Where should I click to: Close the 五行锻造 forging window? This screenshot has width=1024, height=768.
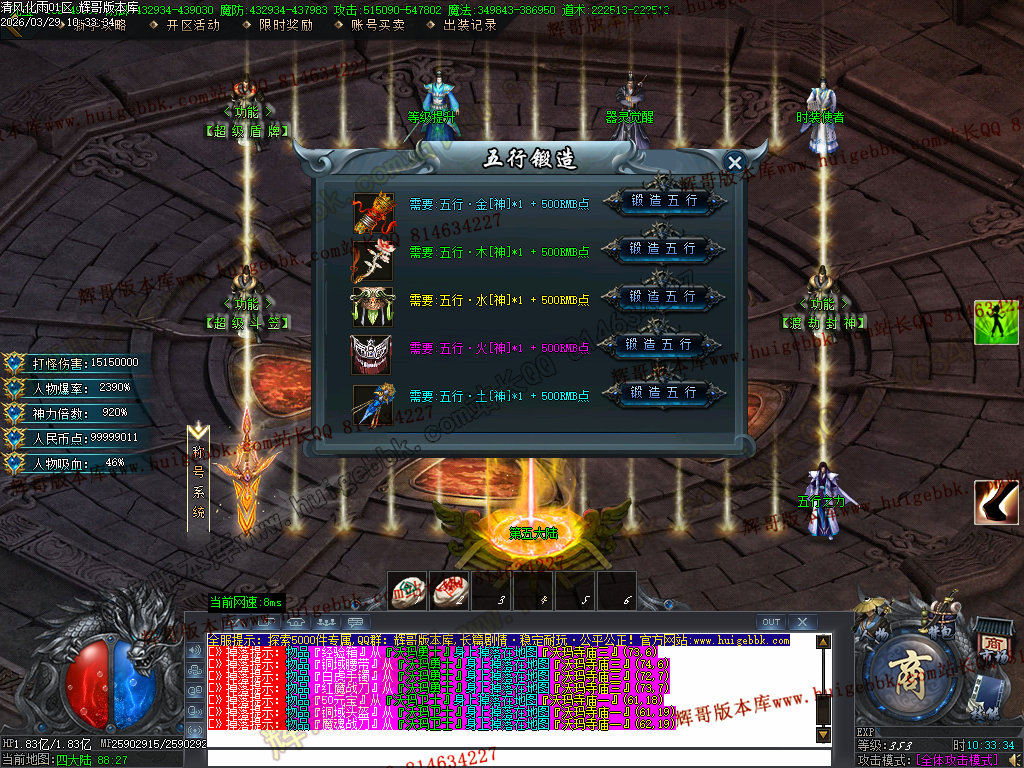[x=735, y=162]
